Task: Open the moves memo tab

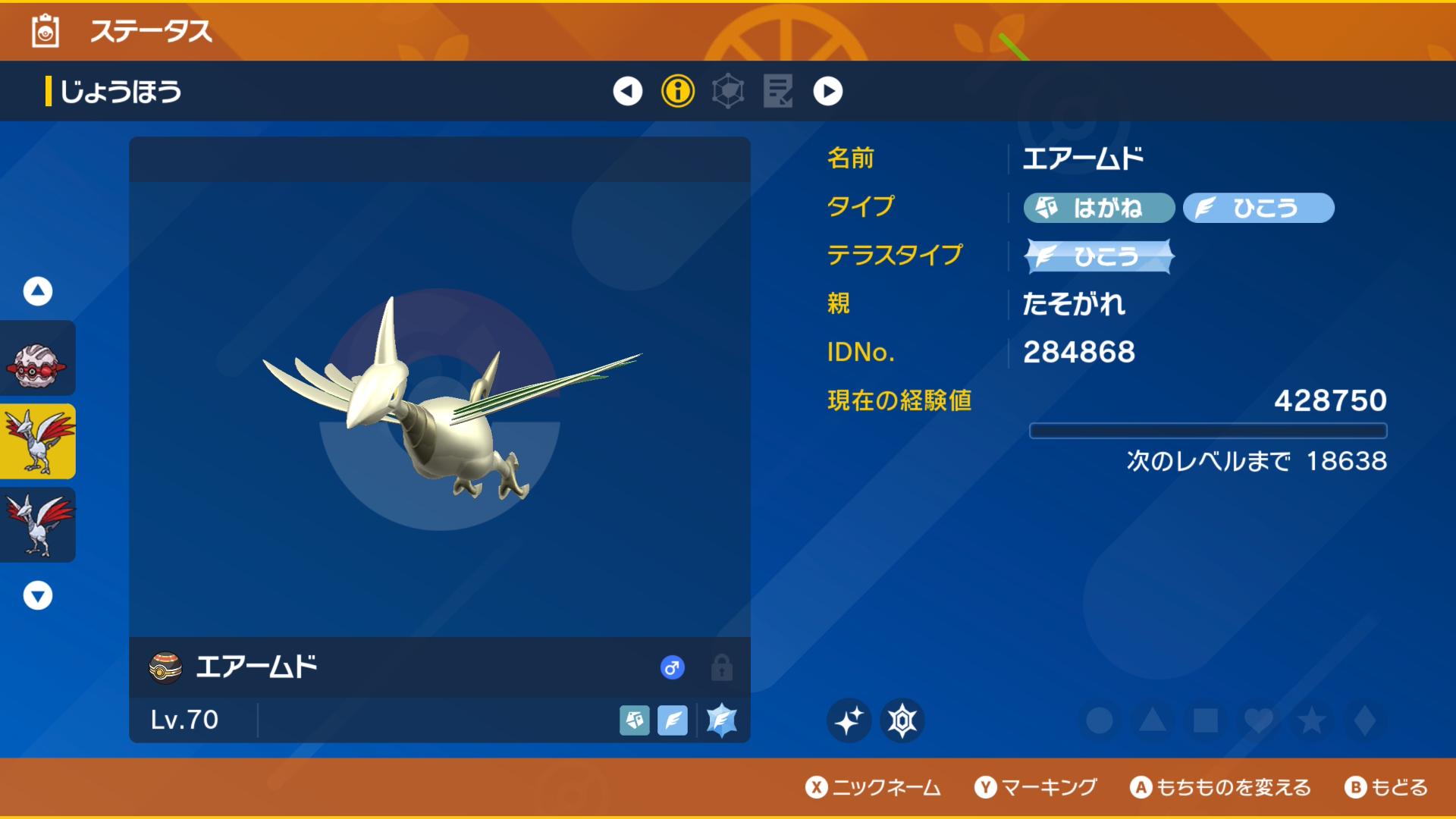Action: point(778,91)
